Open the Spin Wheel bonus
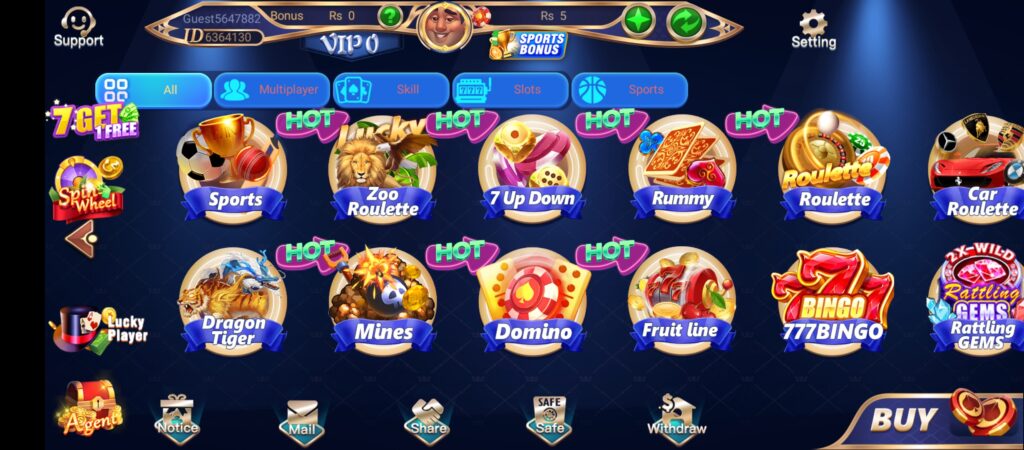Screen dimensions: 1024x450 (88, 186)
